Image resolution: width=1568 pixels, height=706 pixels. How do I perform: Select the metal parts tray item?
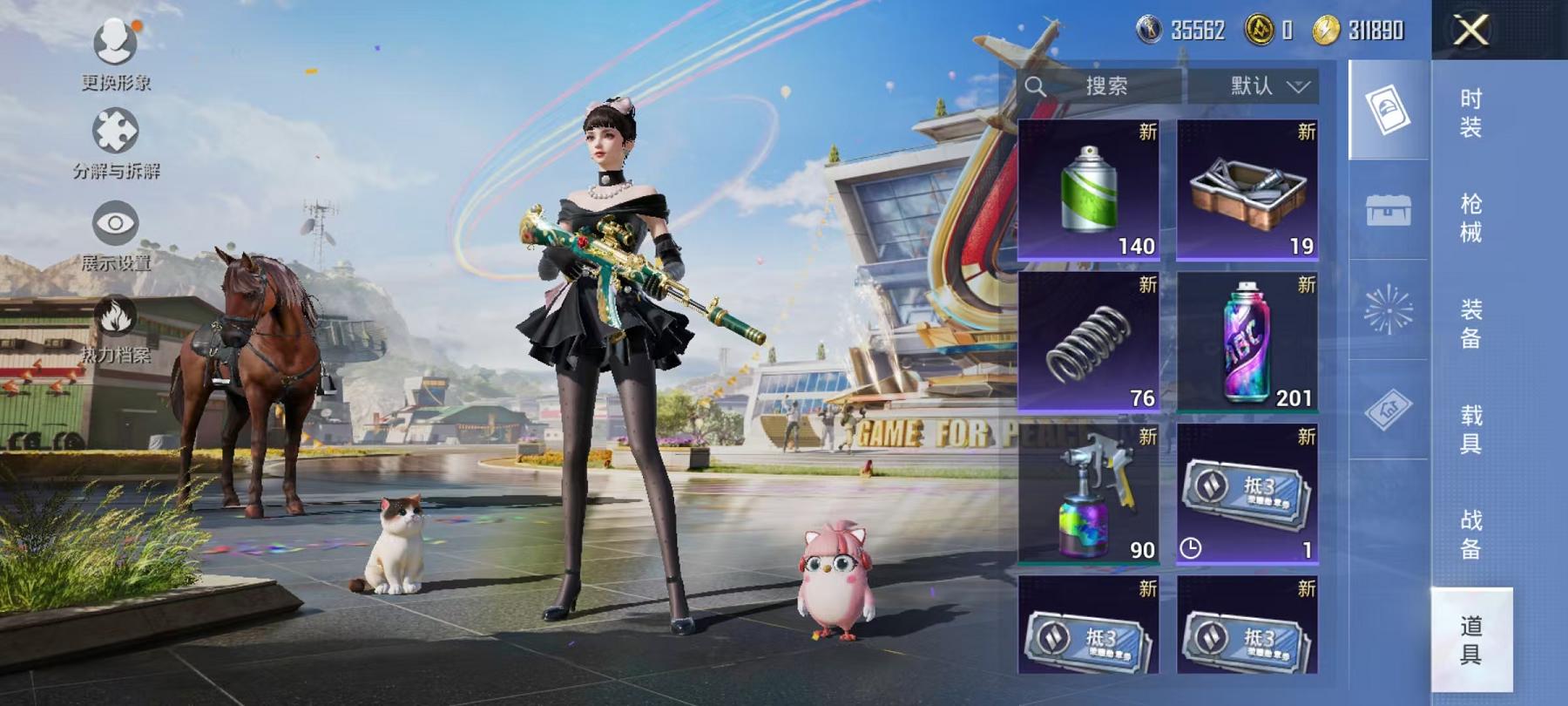[1247, 190]
